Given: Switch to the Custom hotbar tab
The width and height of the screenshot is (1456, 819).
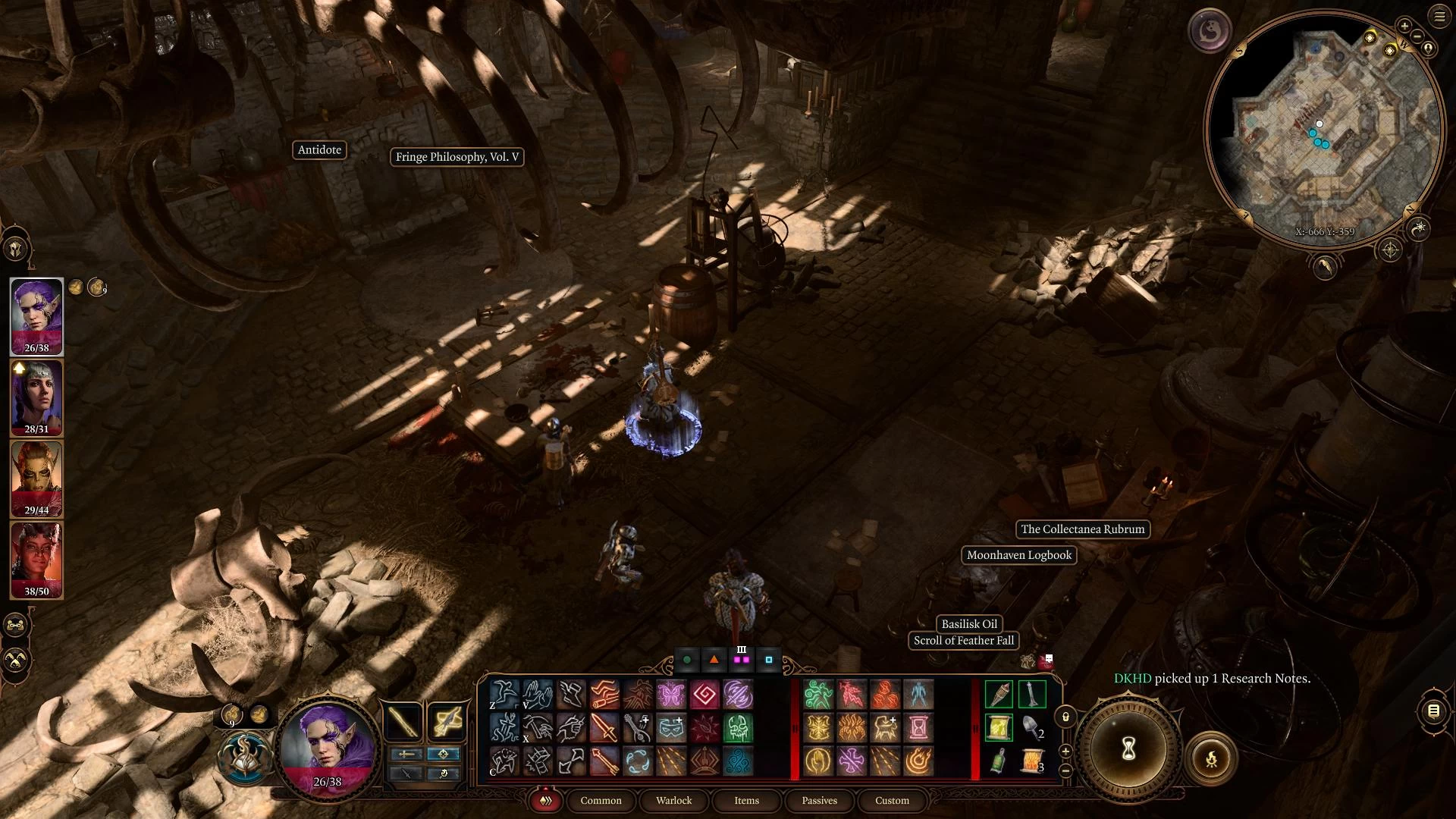Looking at the screenshot, I should (x=892, y=800).
